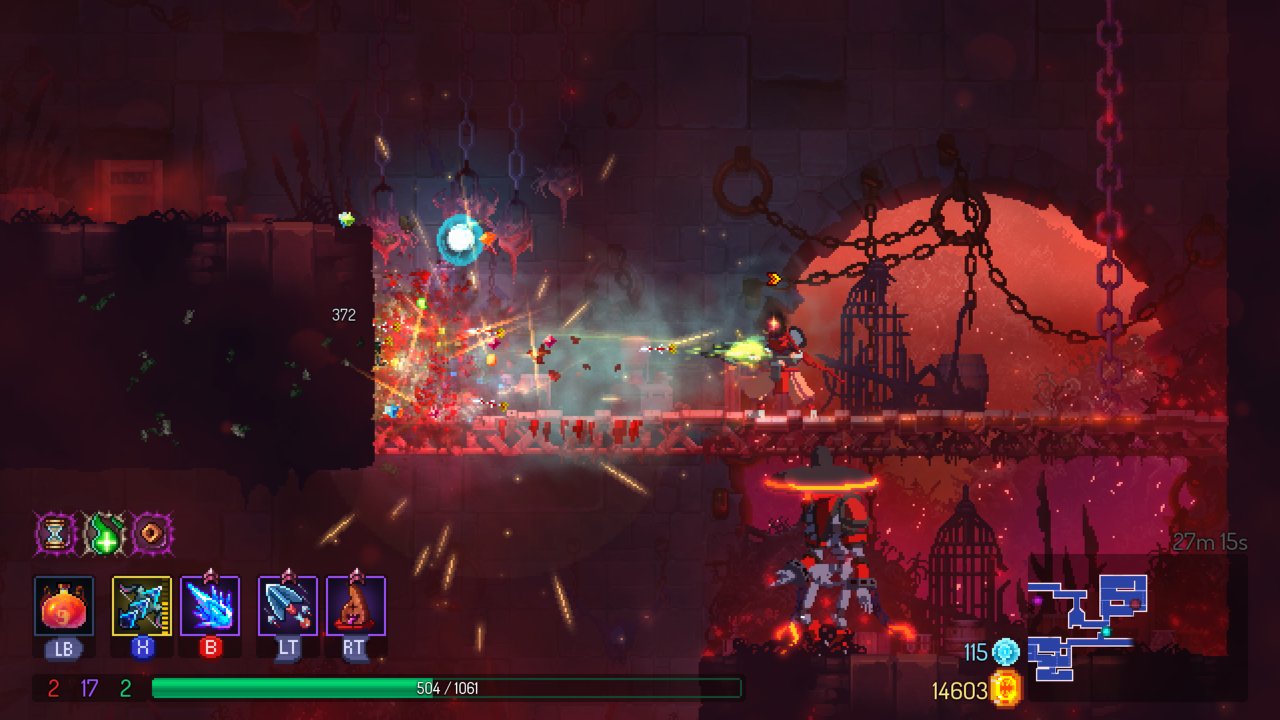The height and width of the screenshot is (720, 1280).
Task: Inspect the green flame mutation icon
Action: [104, 534]
